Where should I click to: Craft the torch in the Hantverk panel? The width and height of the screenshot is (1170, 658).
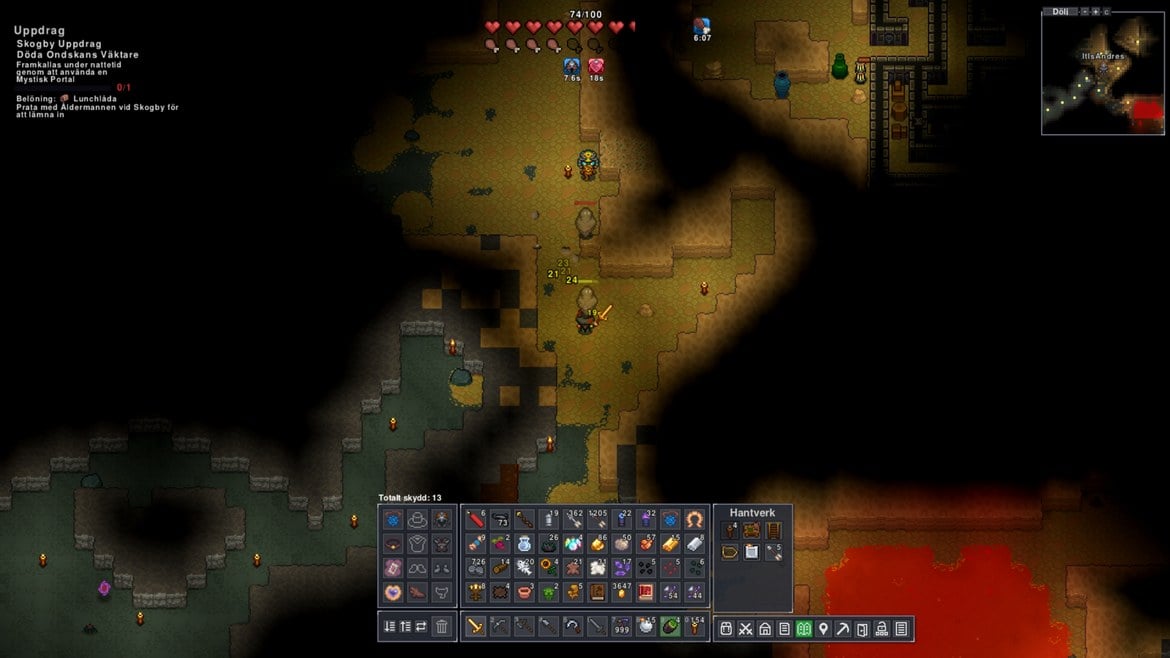(730, 531)
